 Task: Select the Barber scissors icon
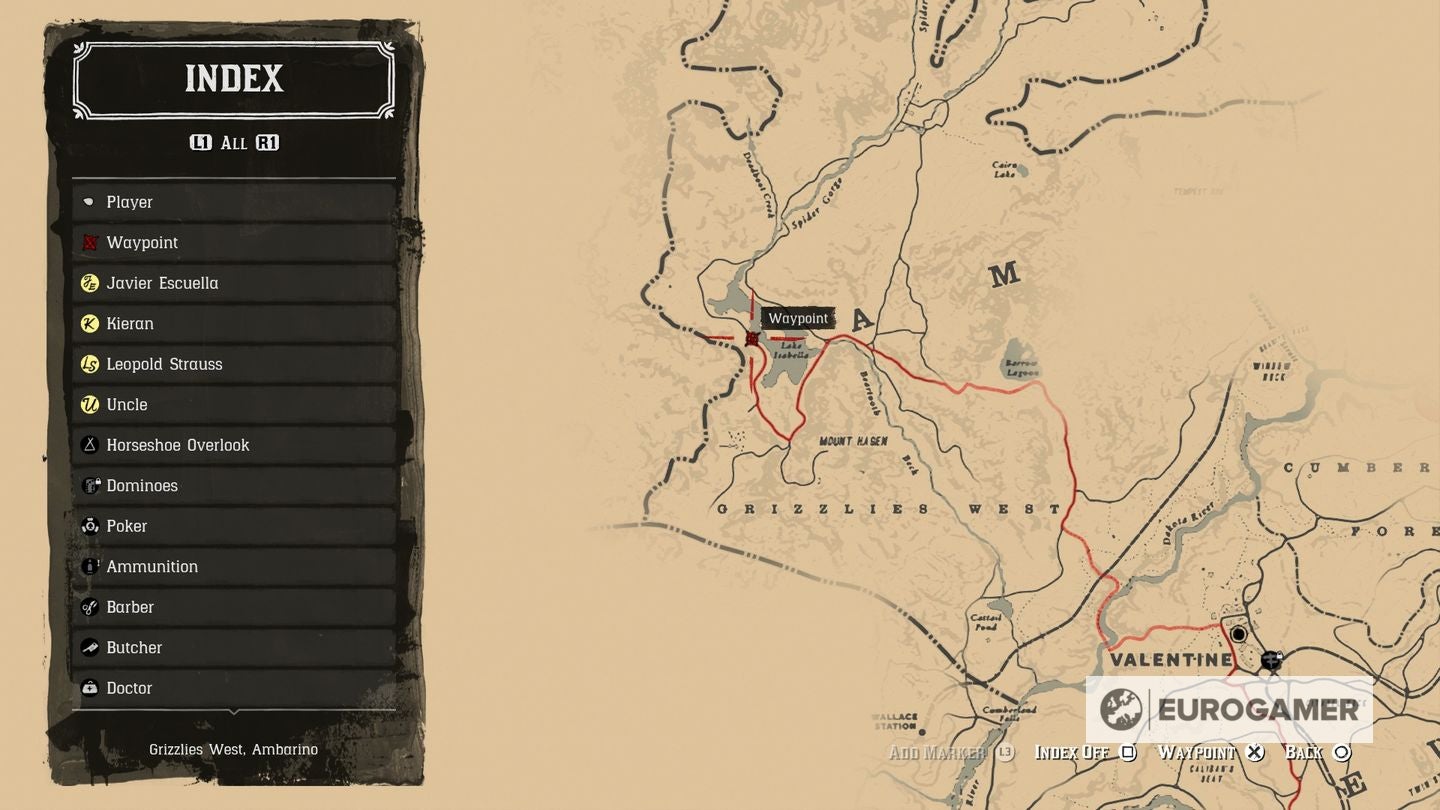click(90, 607)
